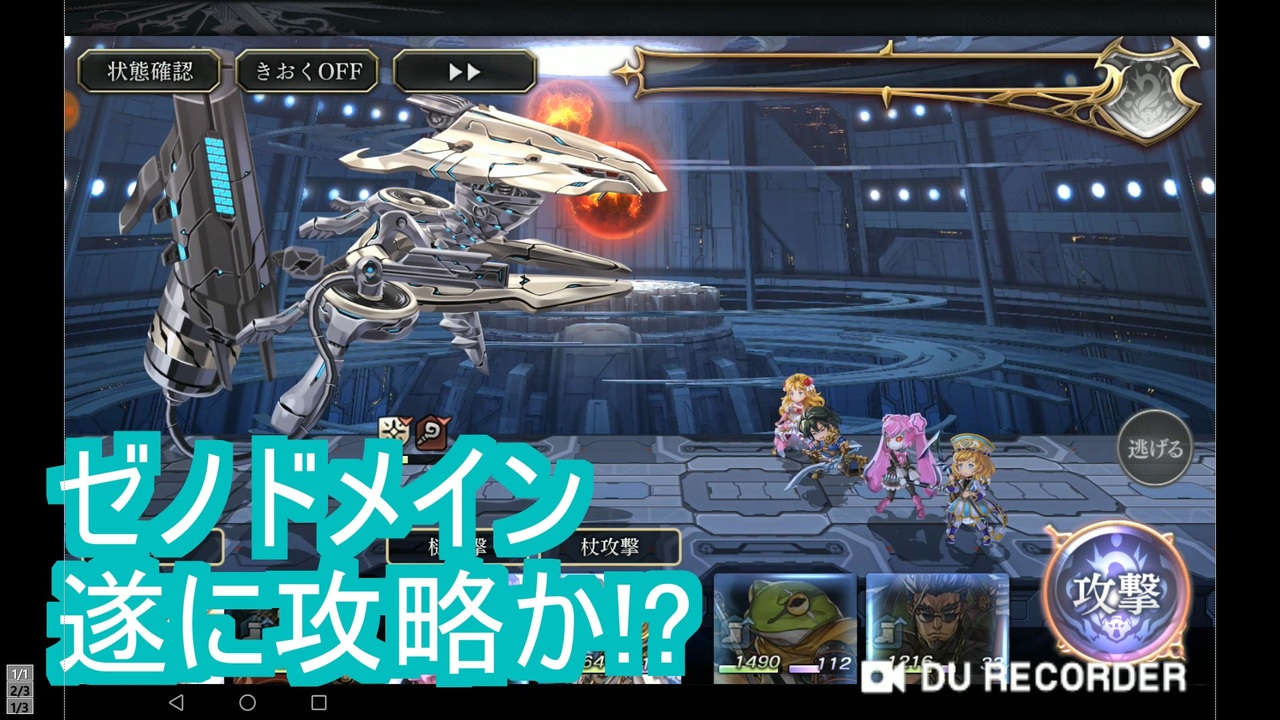Open 状態確認 status check screen
1280x720 pixels.
coord(152,71)
